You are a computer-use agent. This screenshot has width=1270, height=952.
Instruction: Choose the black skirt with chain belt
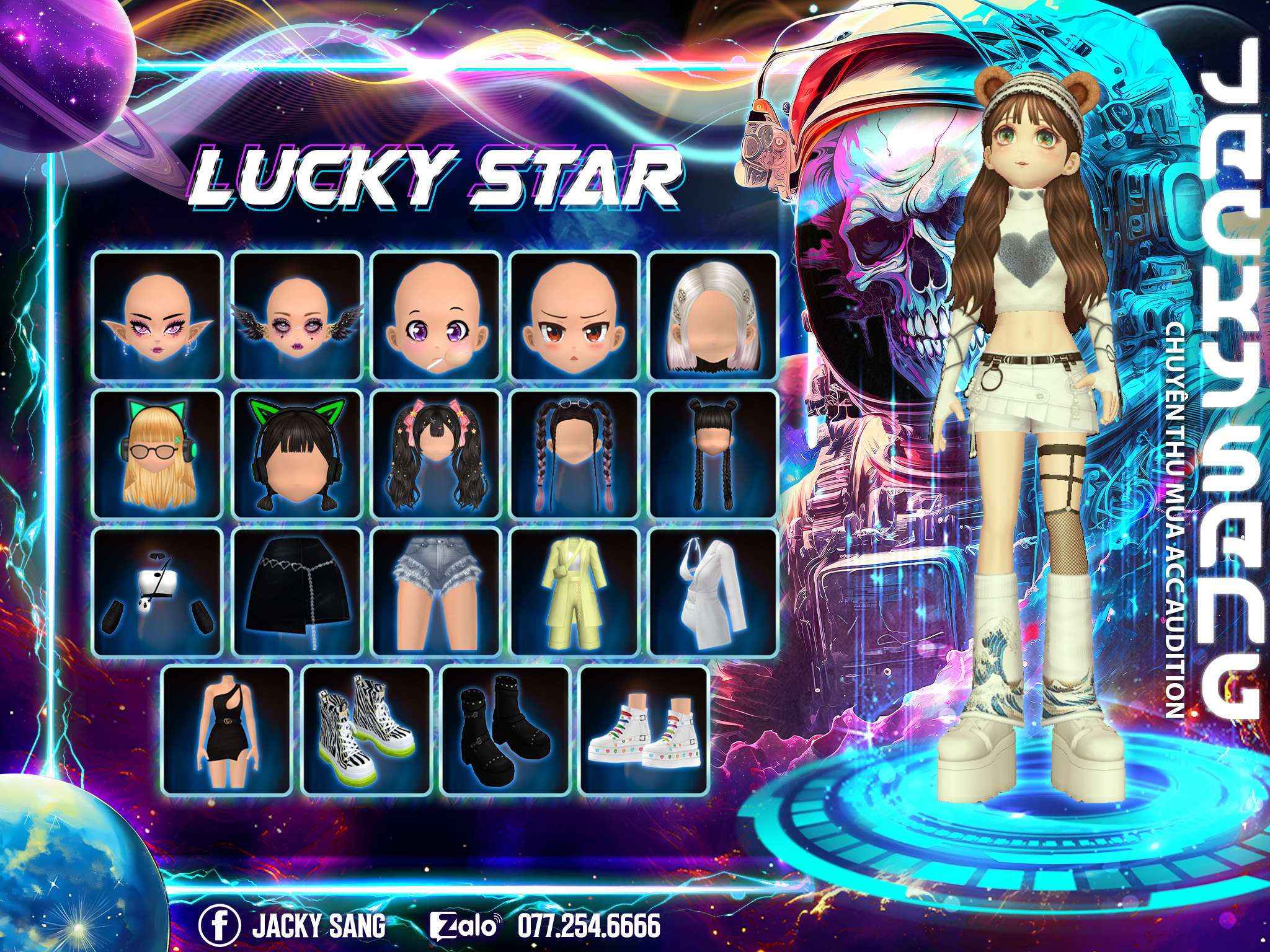click(297, 593)
